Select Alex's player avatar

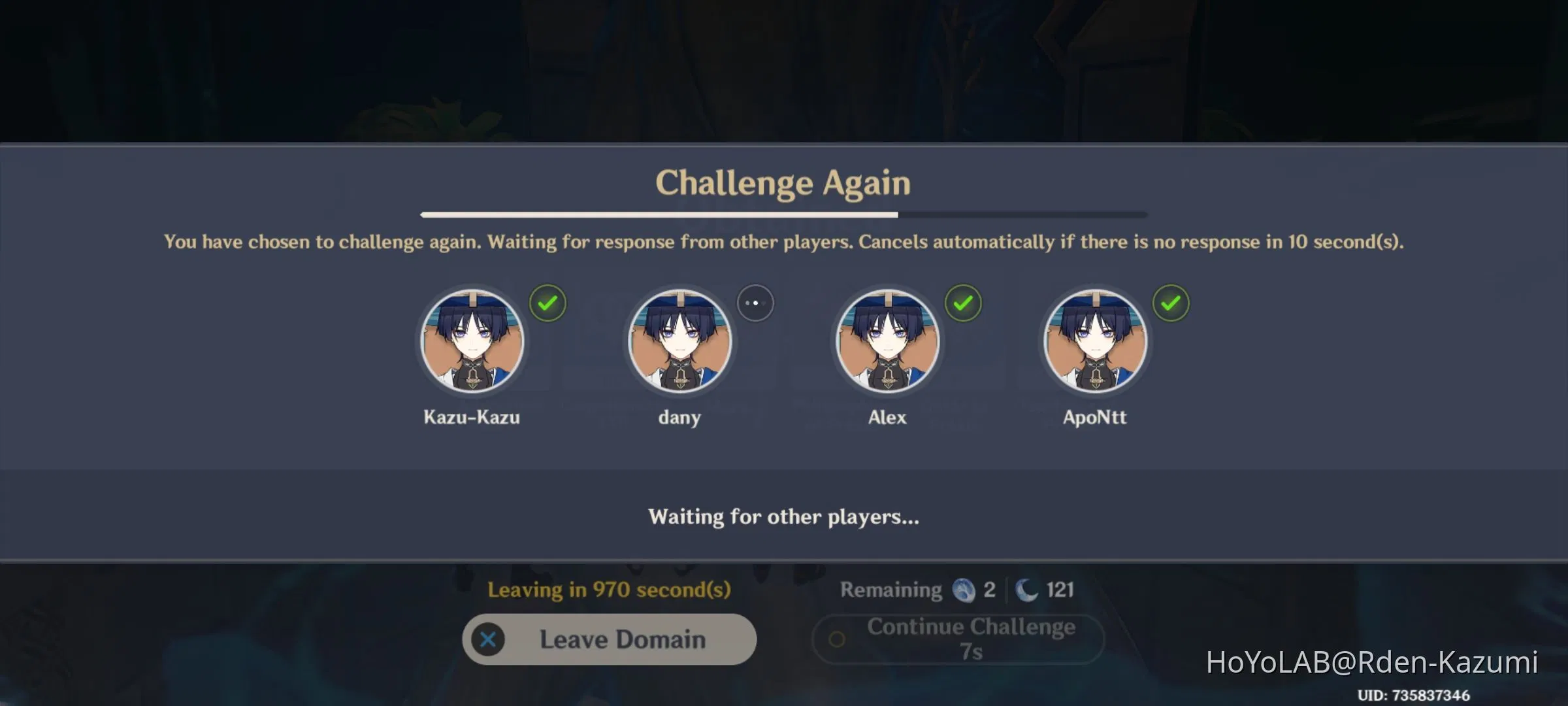[x=888, y=340]
